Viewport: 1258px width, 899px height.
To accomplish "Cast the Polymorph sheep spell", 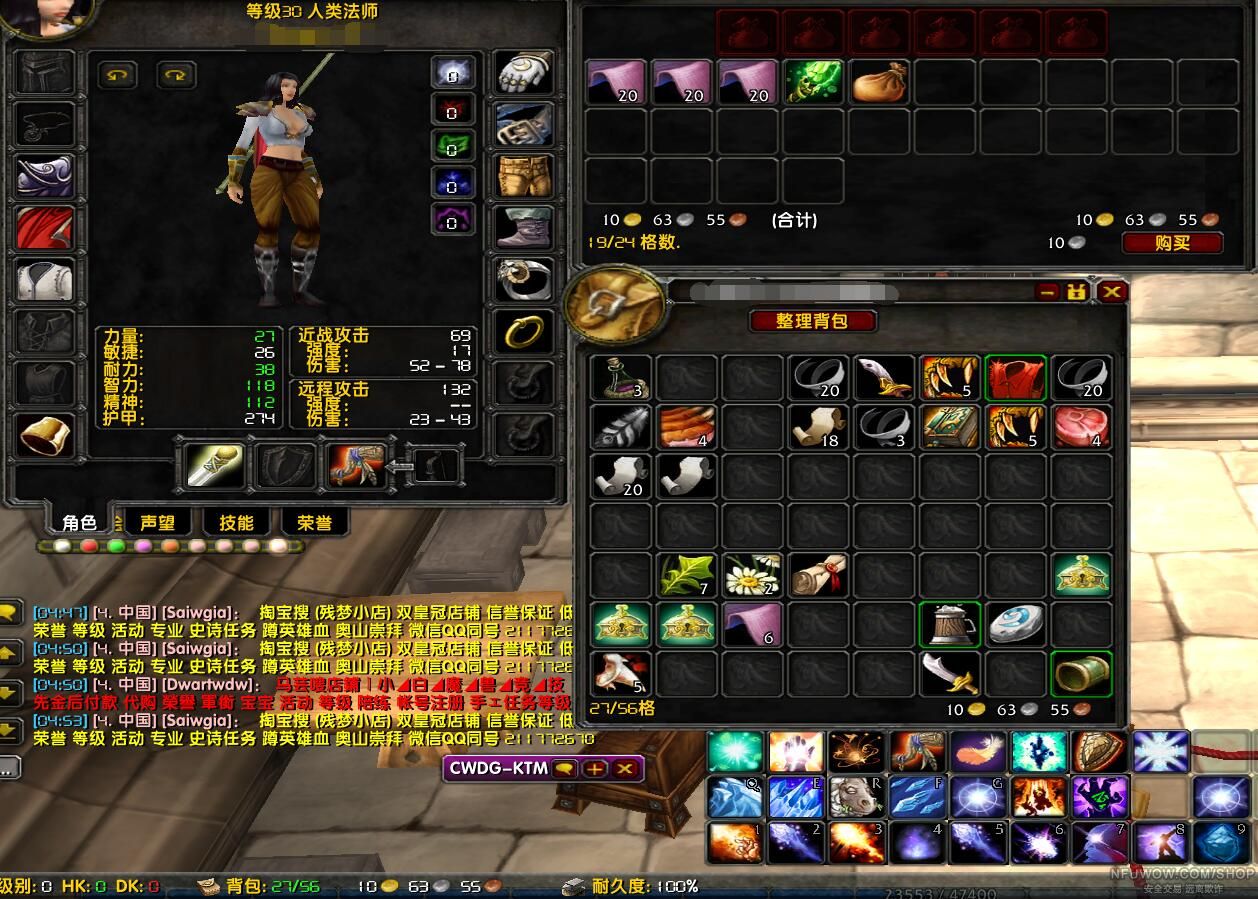I will [857, 797].
